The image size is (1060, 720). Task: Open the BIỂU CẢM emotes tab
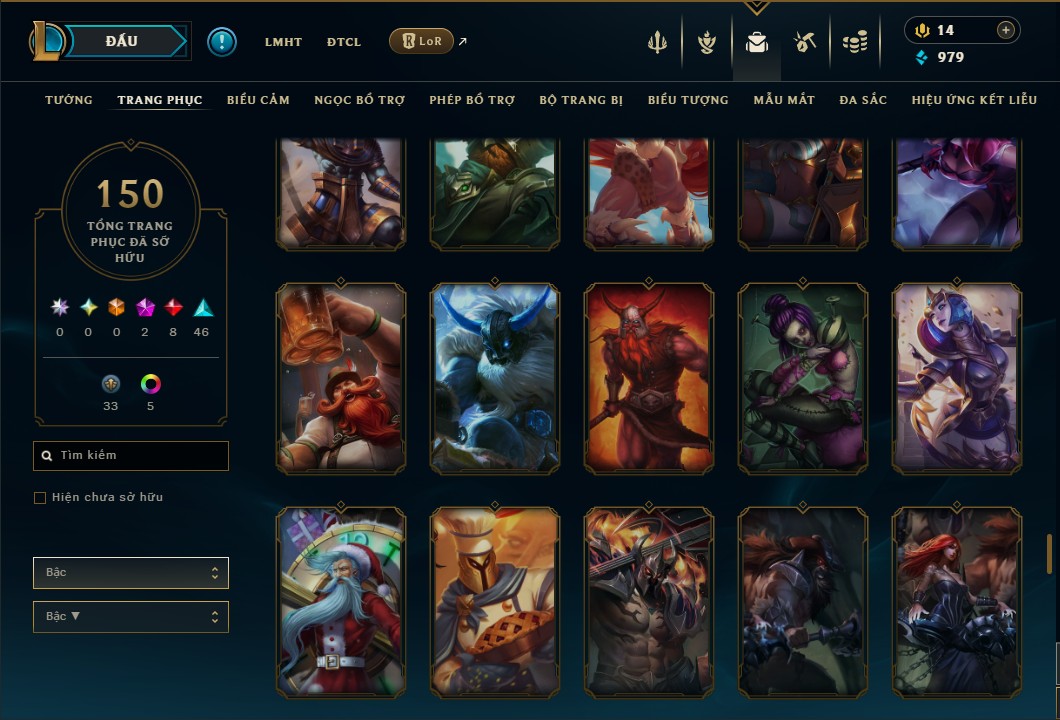[258, 100]
